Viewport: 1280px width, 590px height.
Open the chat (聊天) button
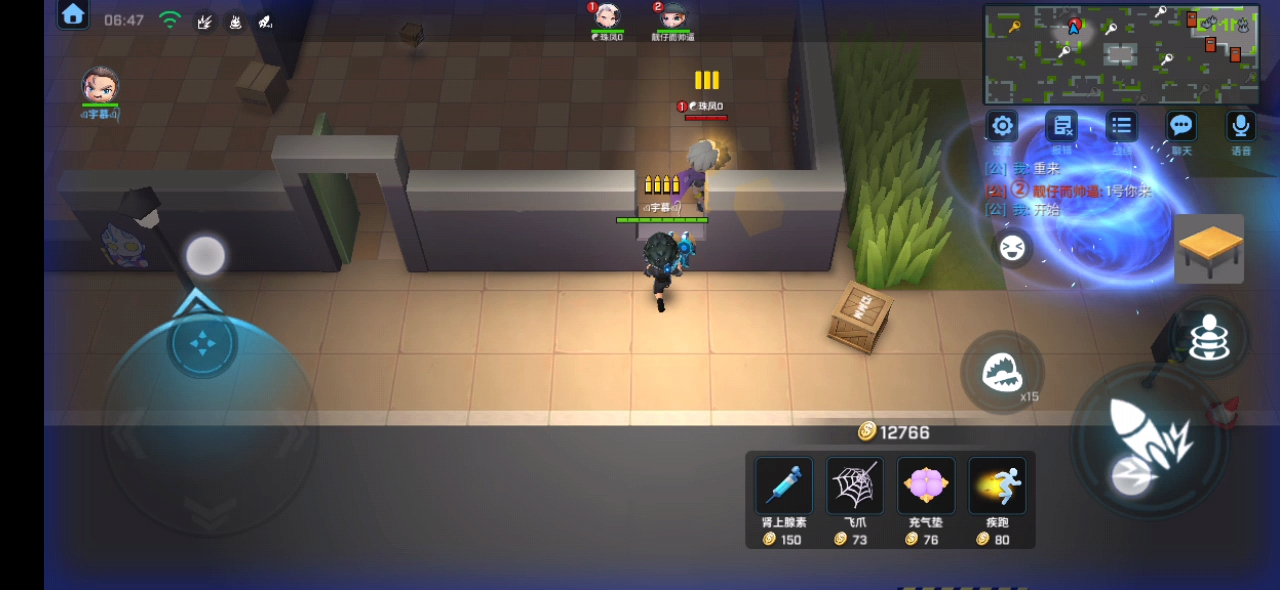(x=1181, y=126)
